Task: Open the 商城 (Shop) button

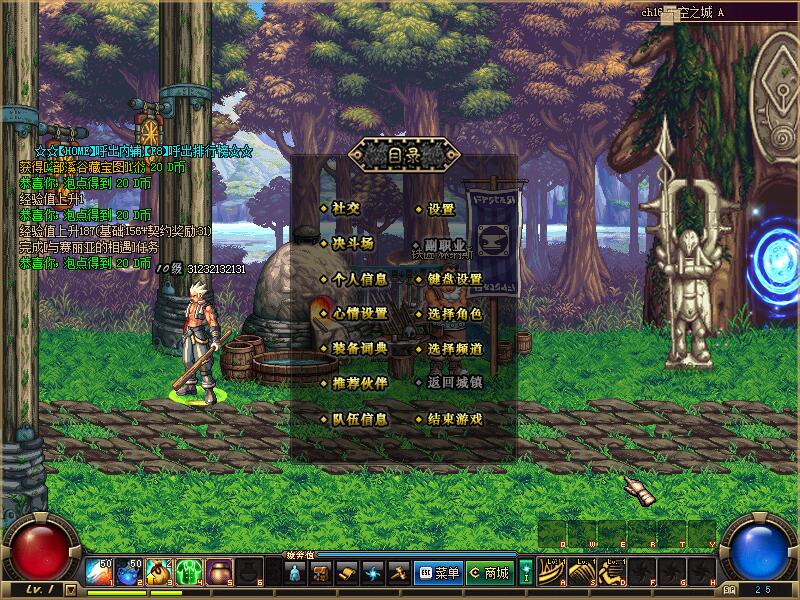Action: 489,573
